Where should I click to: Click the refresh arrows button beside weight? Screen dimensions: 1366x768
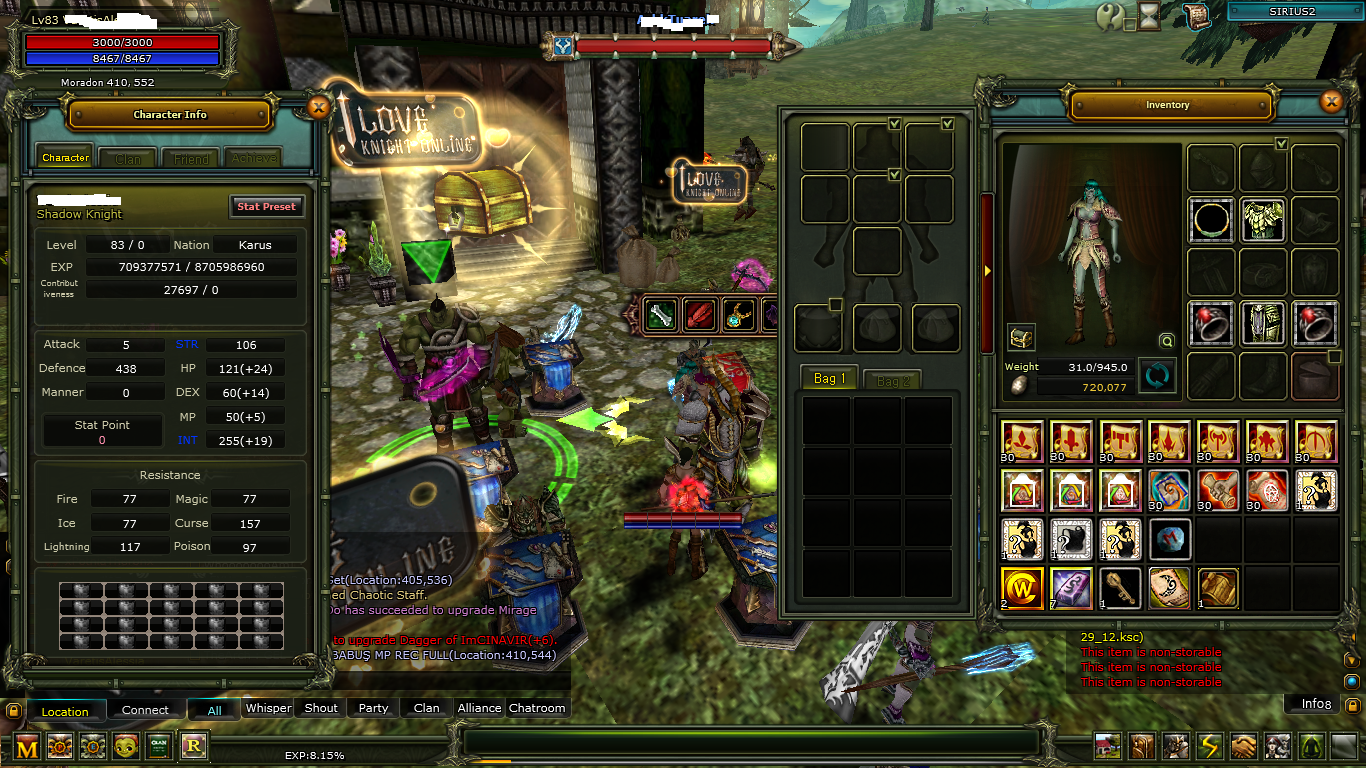[1157, 377]
